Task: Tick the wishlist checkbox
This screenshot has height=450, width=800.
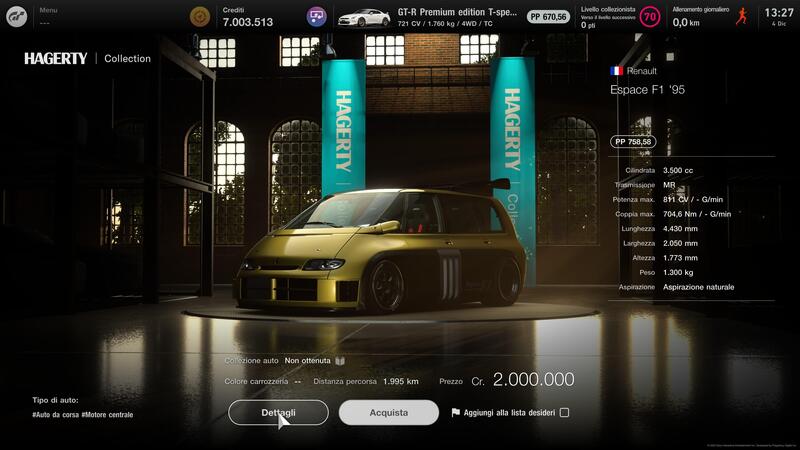Action: point(565,412)
